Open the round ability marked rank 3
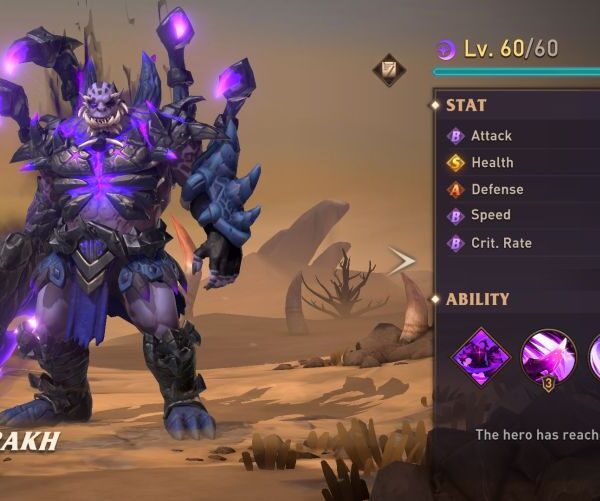 548,356
